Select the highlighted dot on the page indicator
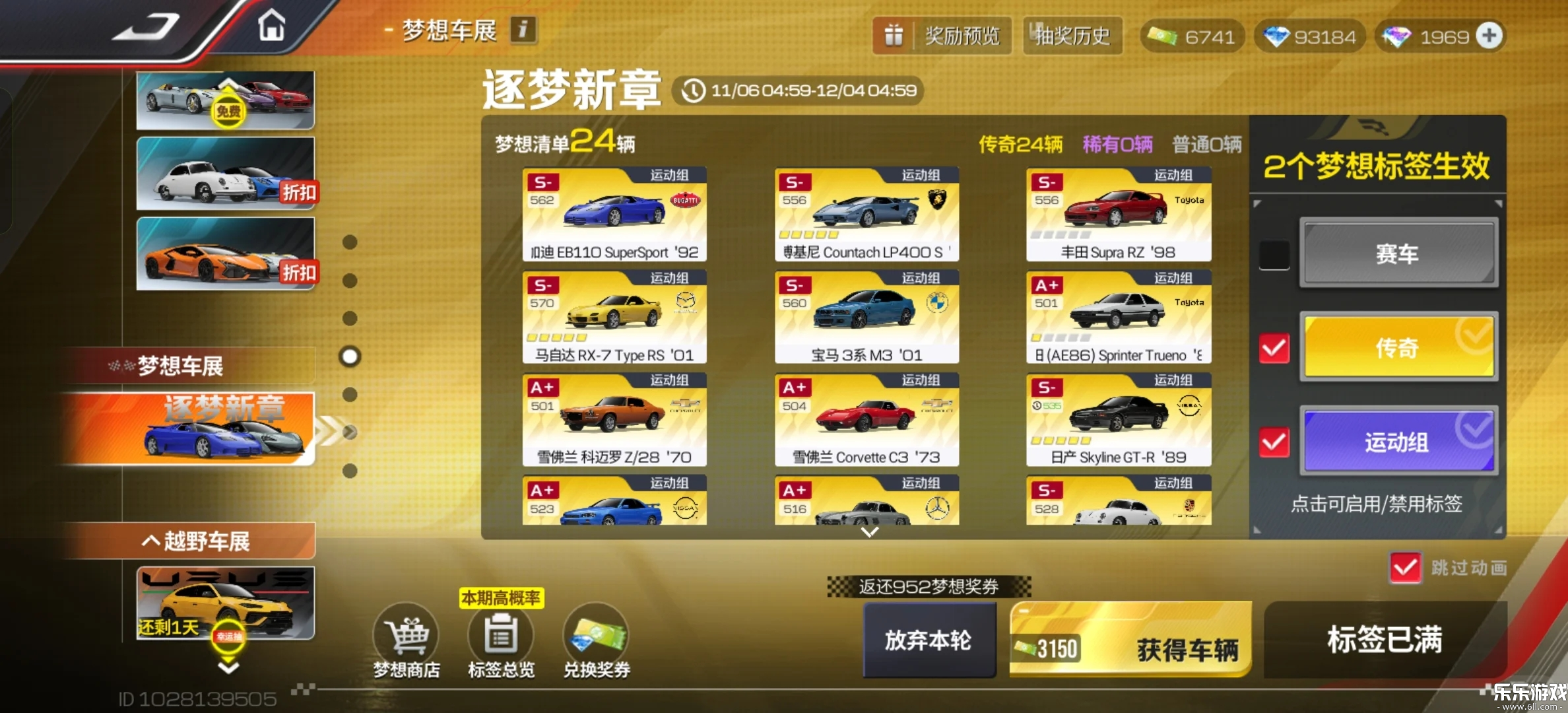This screenshot has height=713, width=1568. point(350,355)
